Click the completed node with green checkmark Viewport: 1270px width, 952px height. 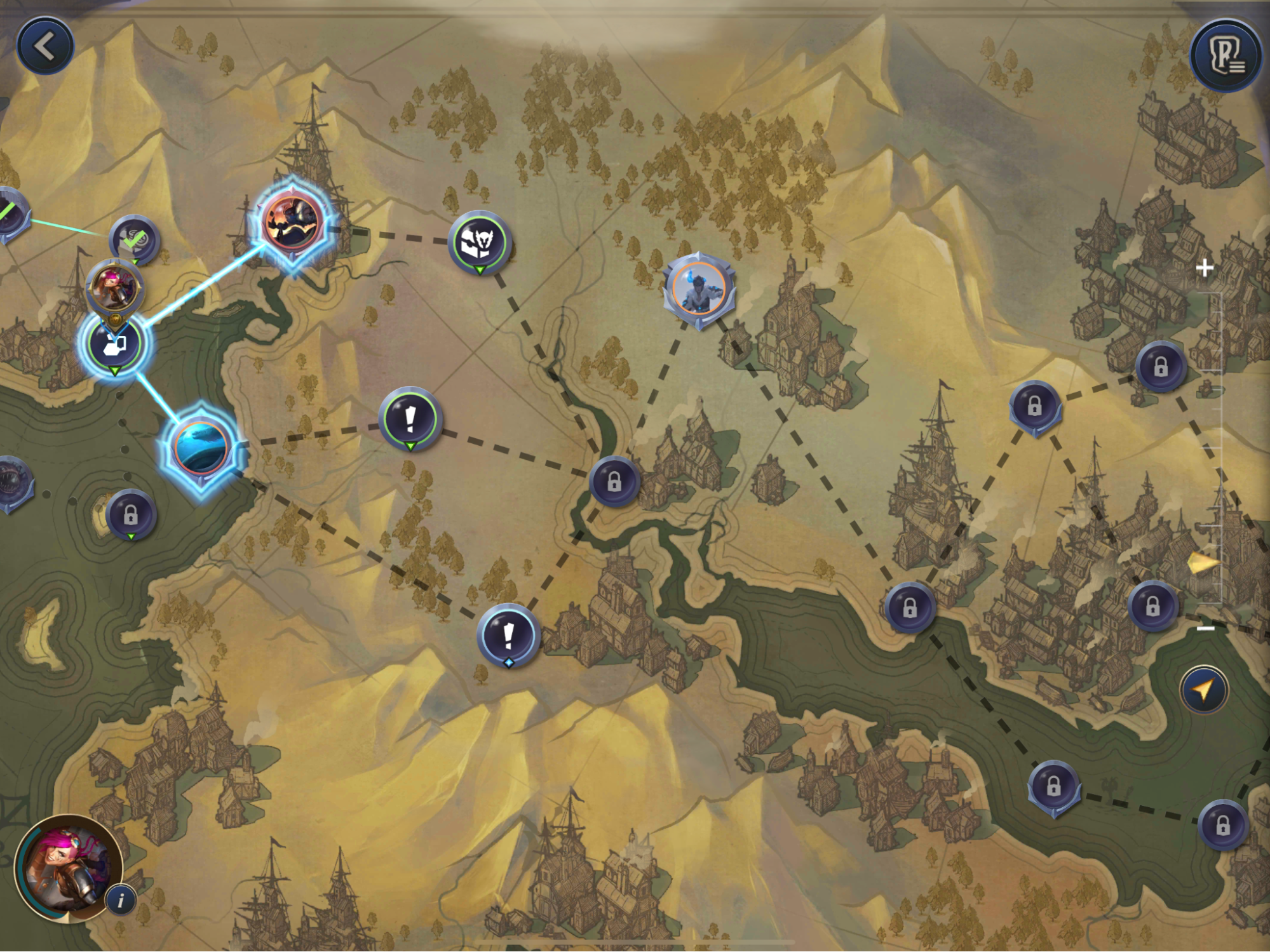click(134, 240)
